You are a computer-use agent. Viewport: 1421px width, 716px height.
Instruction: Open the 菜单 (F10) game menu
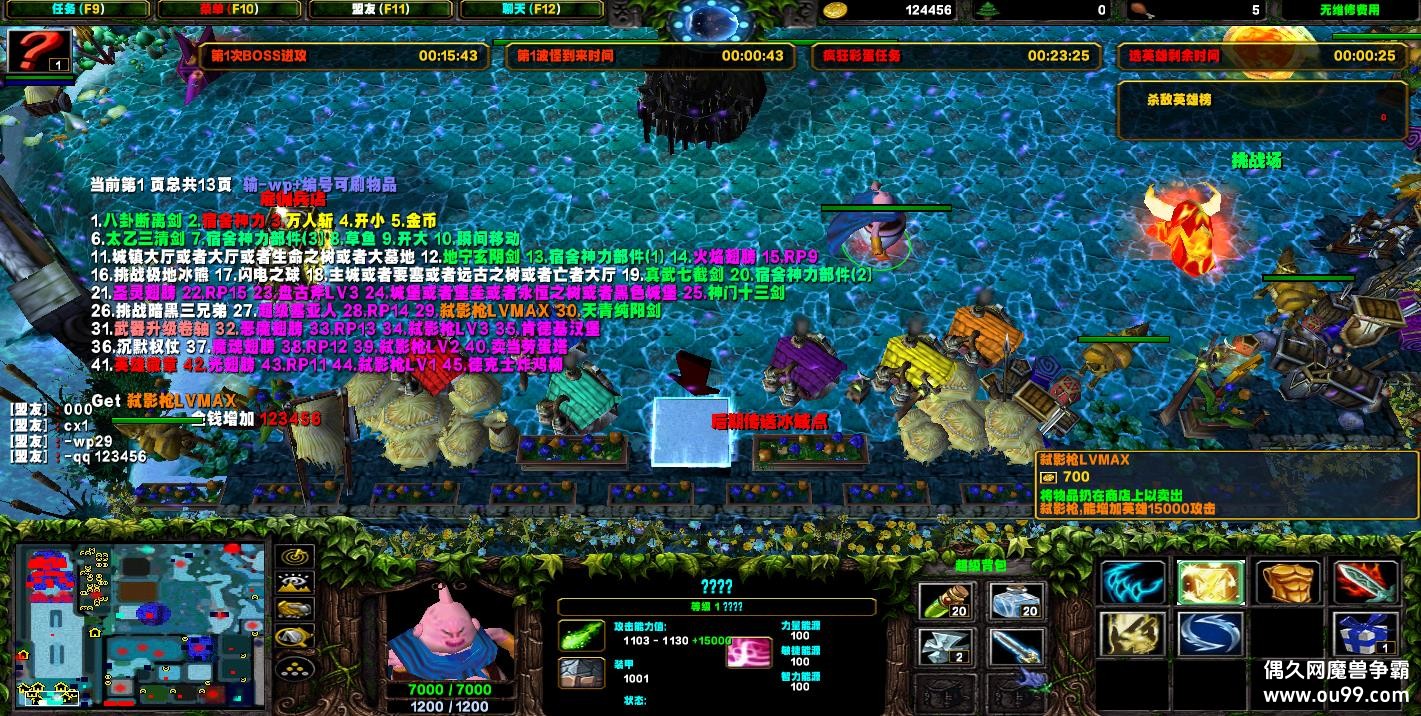pyautogui.click(x=228, y=10)
